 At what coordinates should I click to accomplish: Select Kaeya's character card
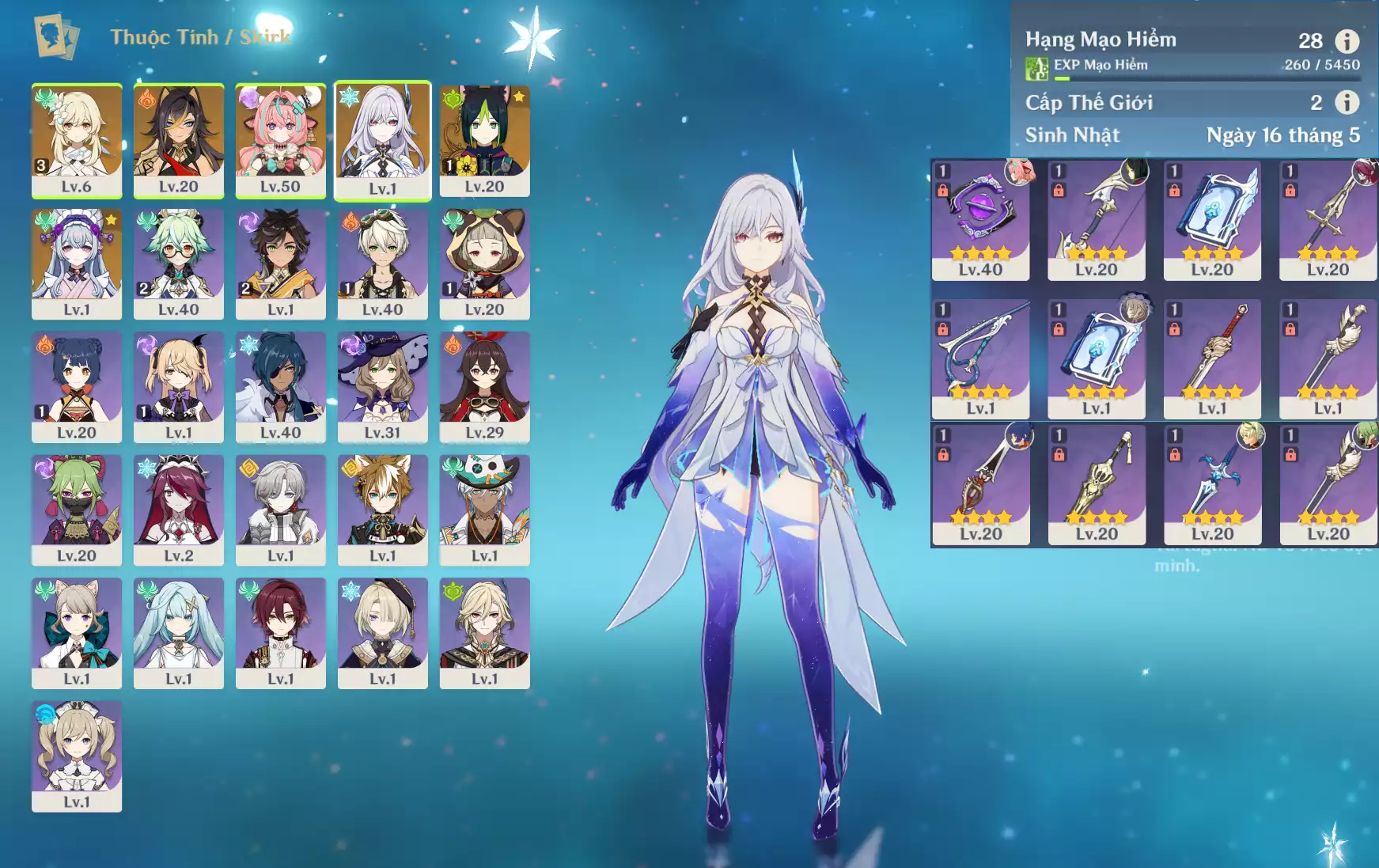(x=280, y=387)
